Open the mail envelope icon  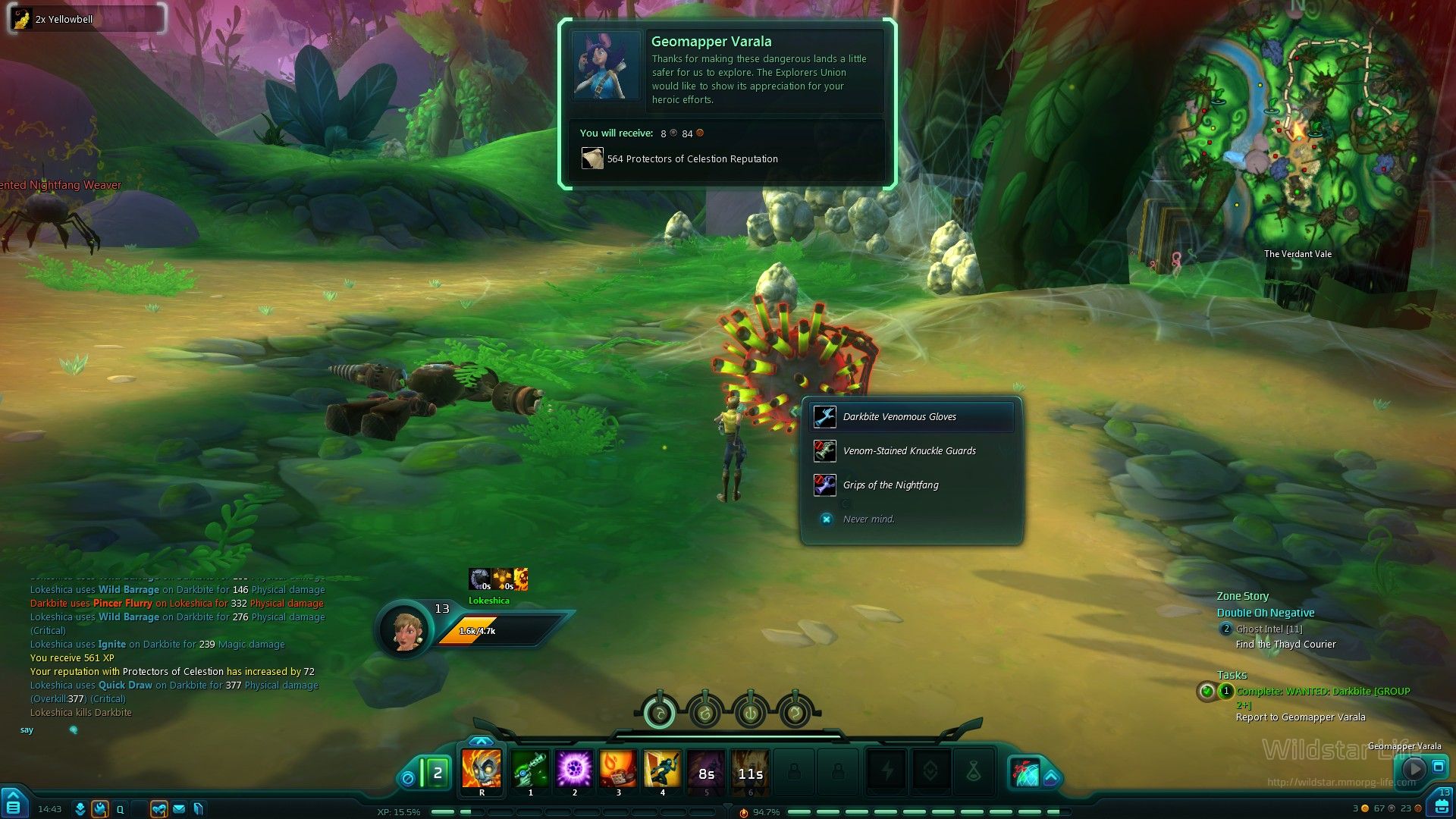tap(179, 809)
